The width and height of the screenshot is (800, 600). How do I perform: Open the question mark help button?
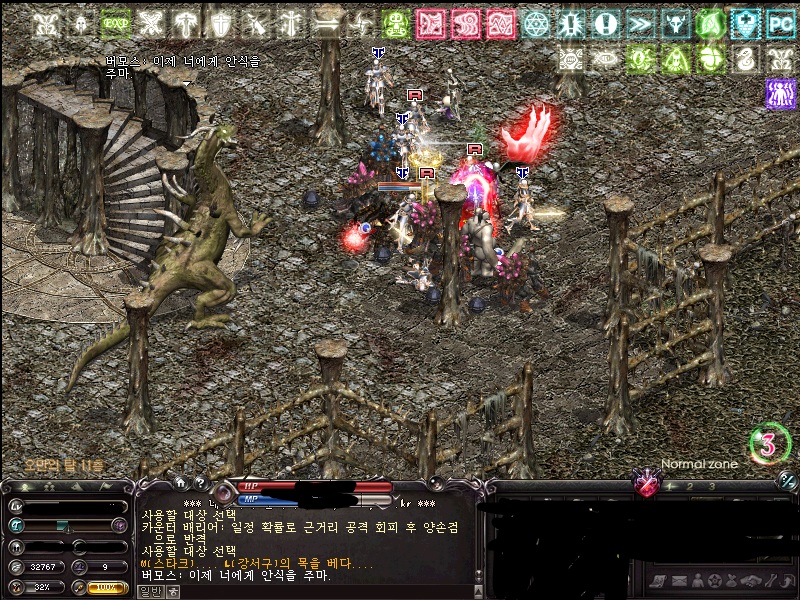pyautogui.click(x=200, y=483)
